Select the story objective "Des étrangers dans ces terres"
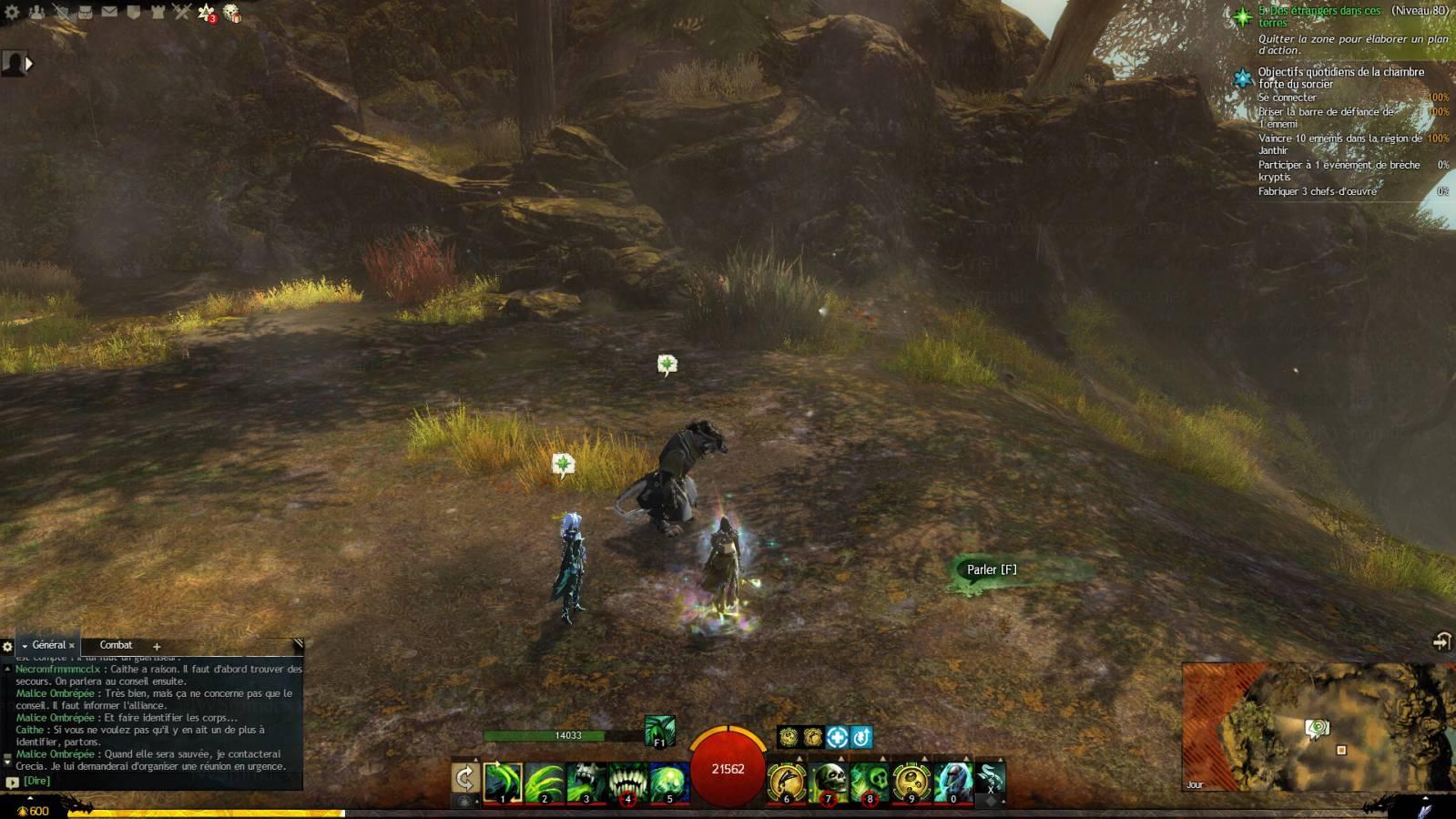Viewport: 1456px width, 819px height. pos(1319,16)
